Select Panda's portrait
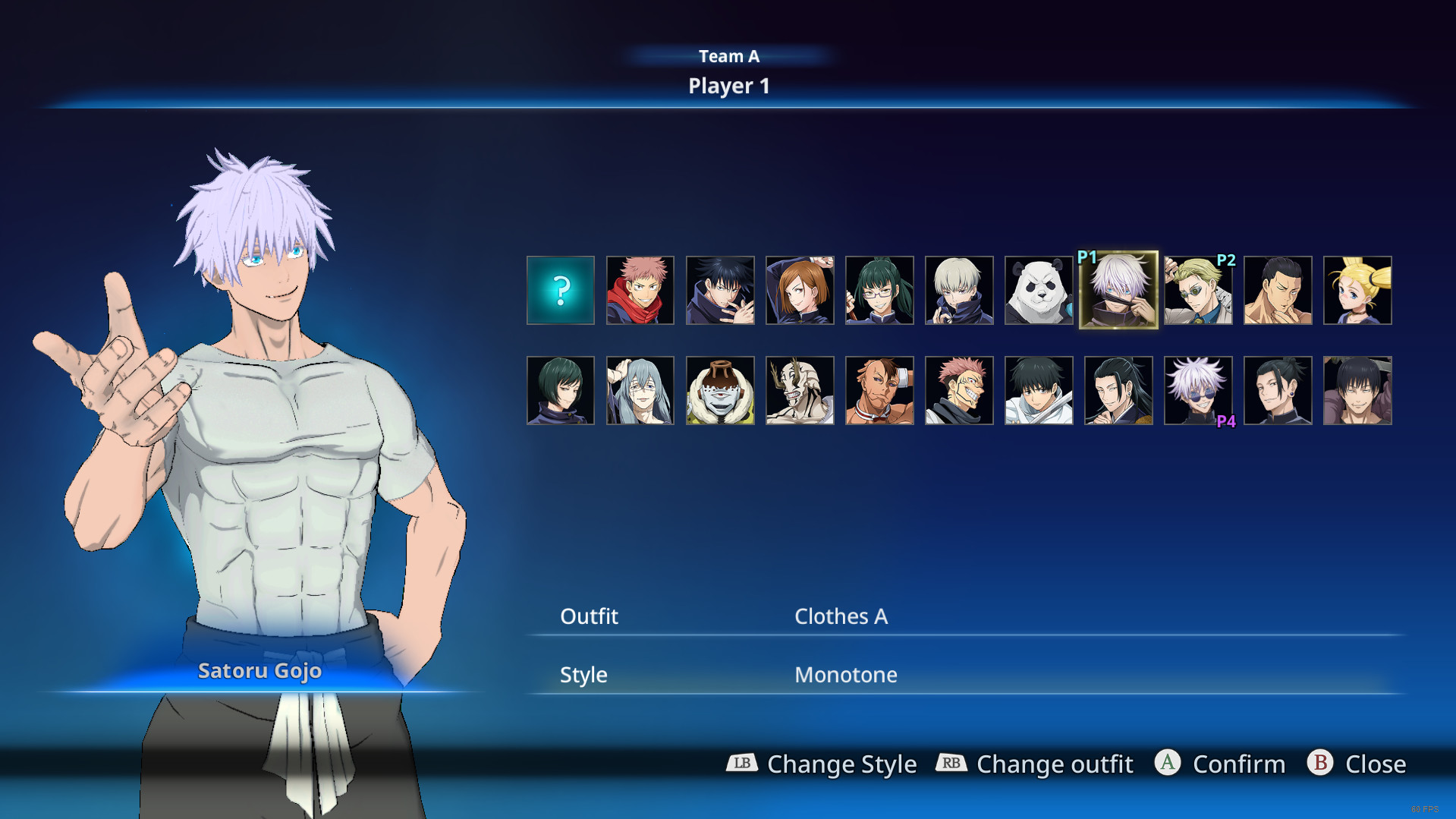Image resolution: width=1456 pixels, height=819 pixels. 1039,290
